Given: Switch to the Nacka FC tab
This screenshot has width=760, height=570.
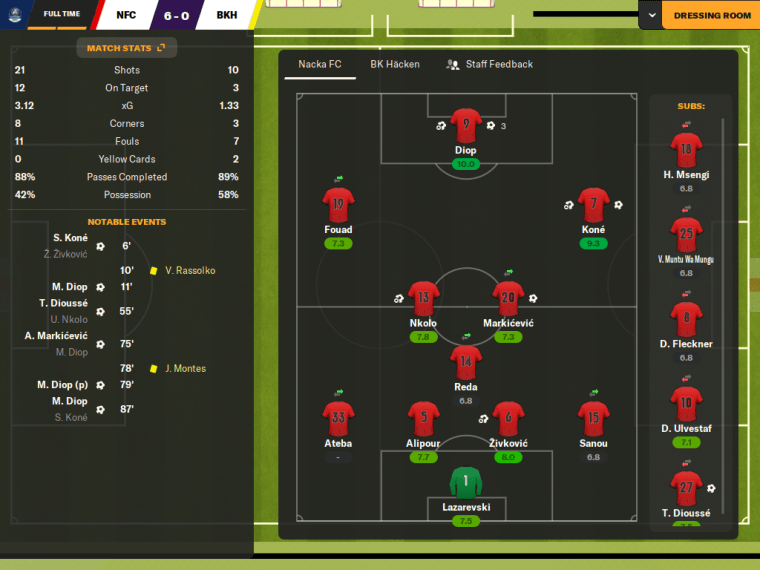Looking at the screenshot, I should pos(320,64).
